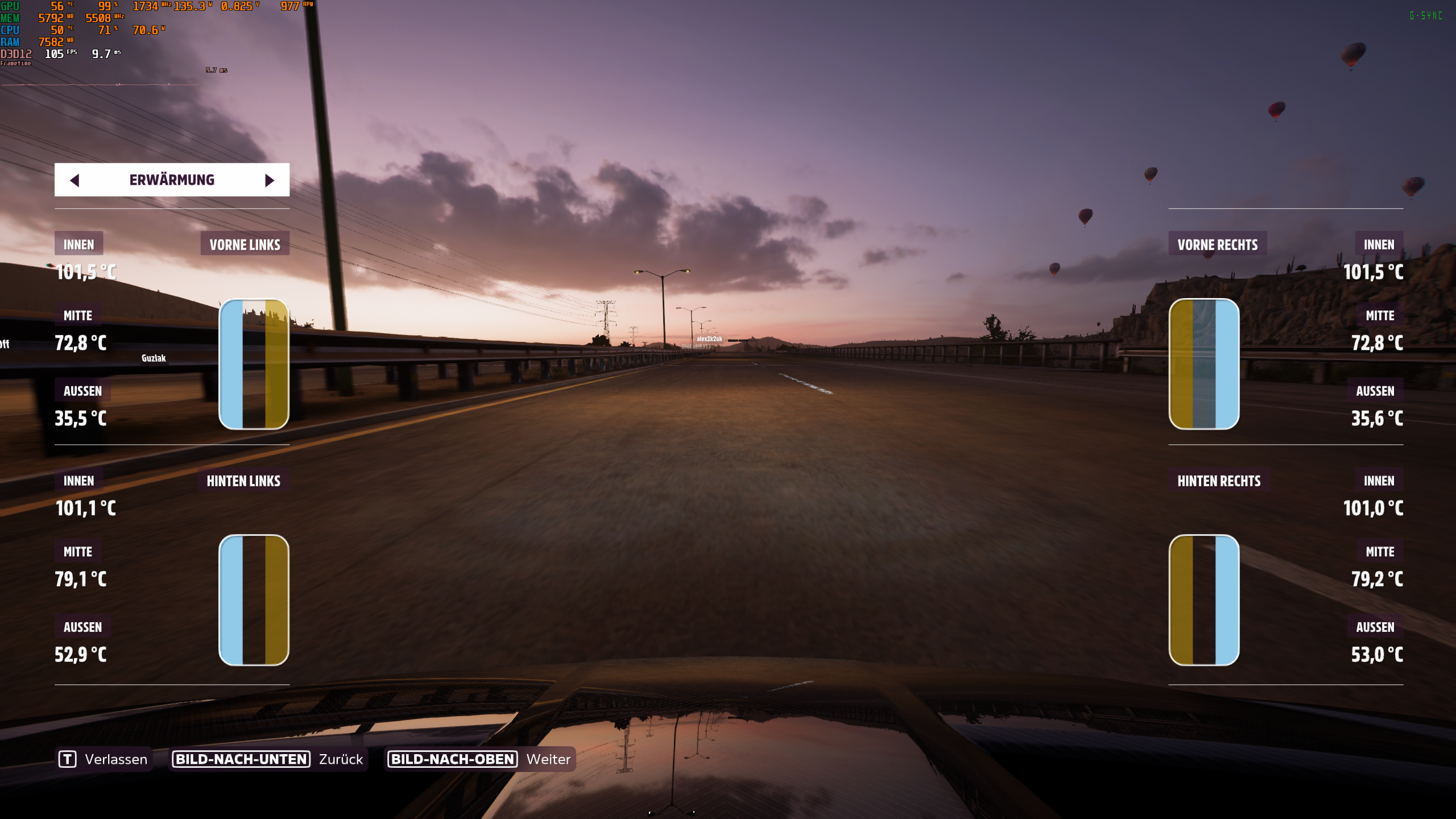
Task: Toggle the INNEN temperature label front left
Action: (79, 243)
